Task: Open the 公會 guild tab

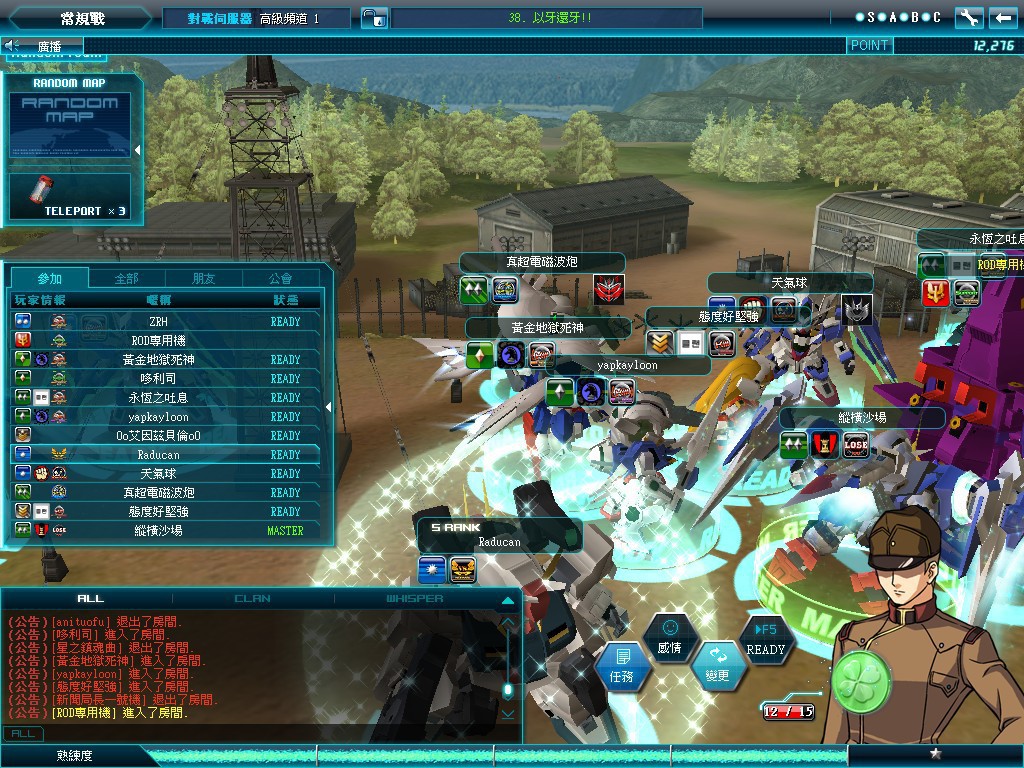Action: tap(281, 278)
